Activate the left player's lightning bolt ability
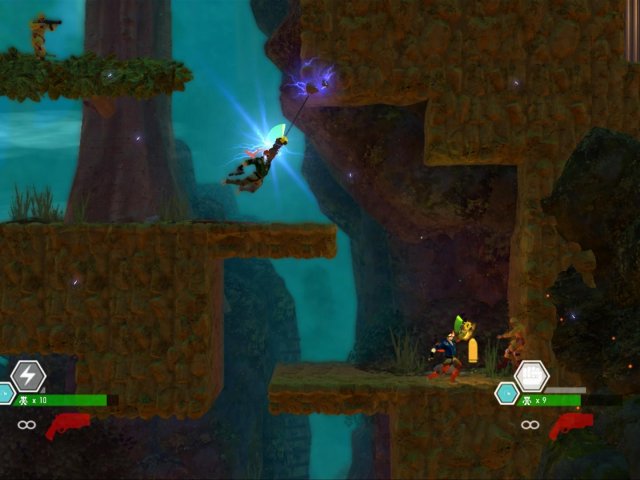 pos(28,376)
